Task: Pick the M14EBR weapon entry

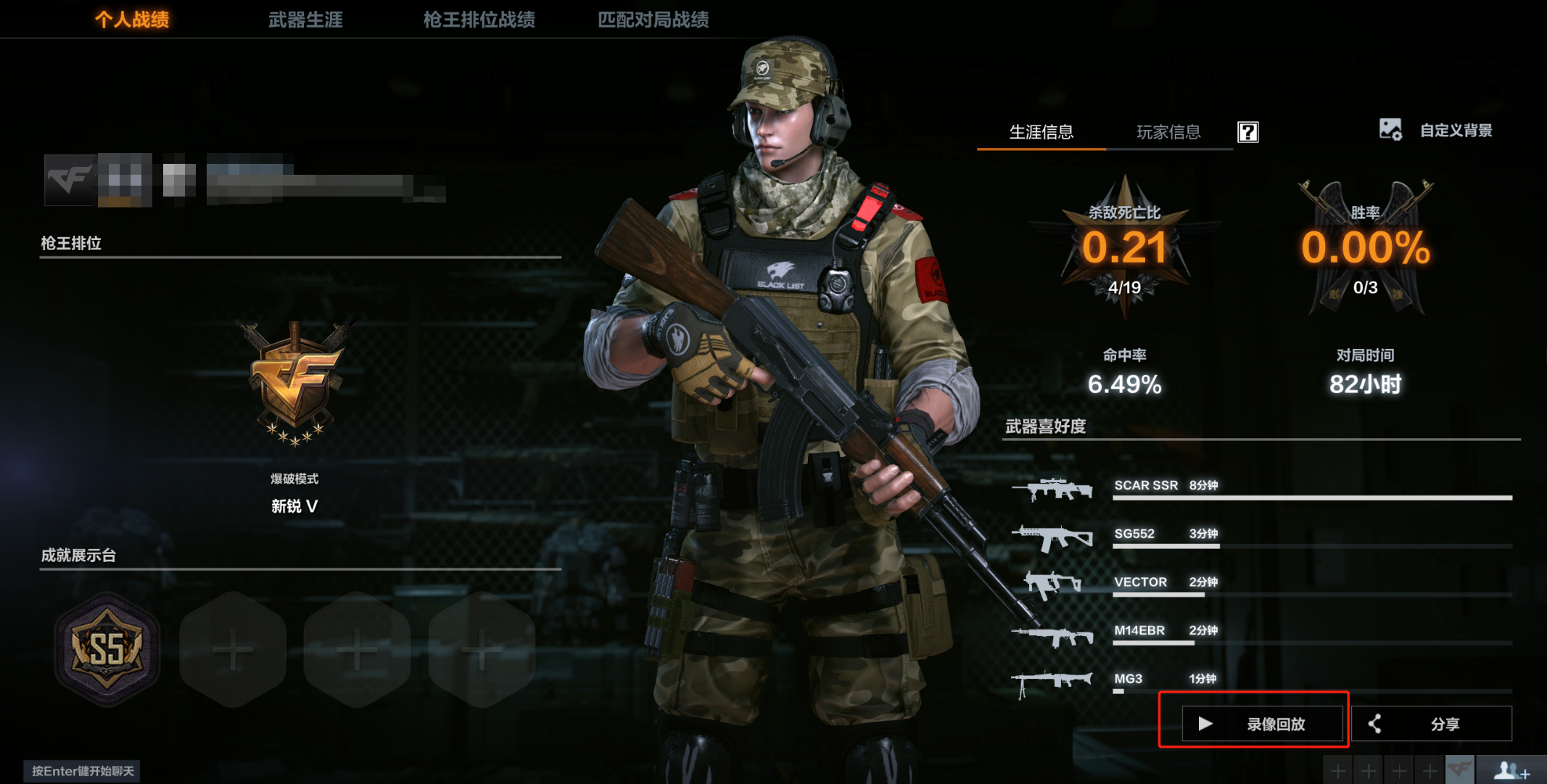Action: 1262,633
